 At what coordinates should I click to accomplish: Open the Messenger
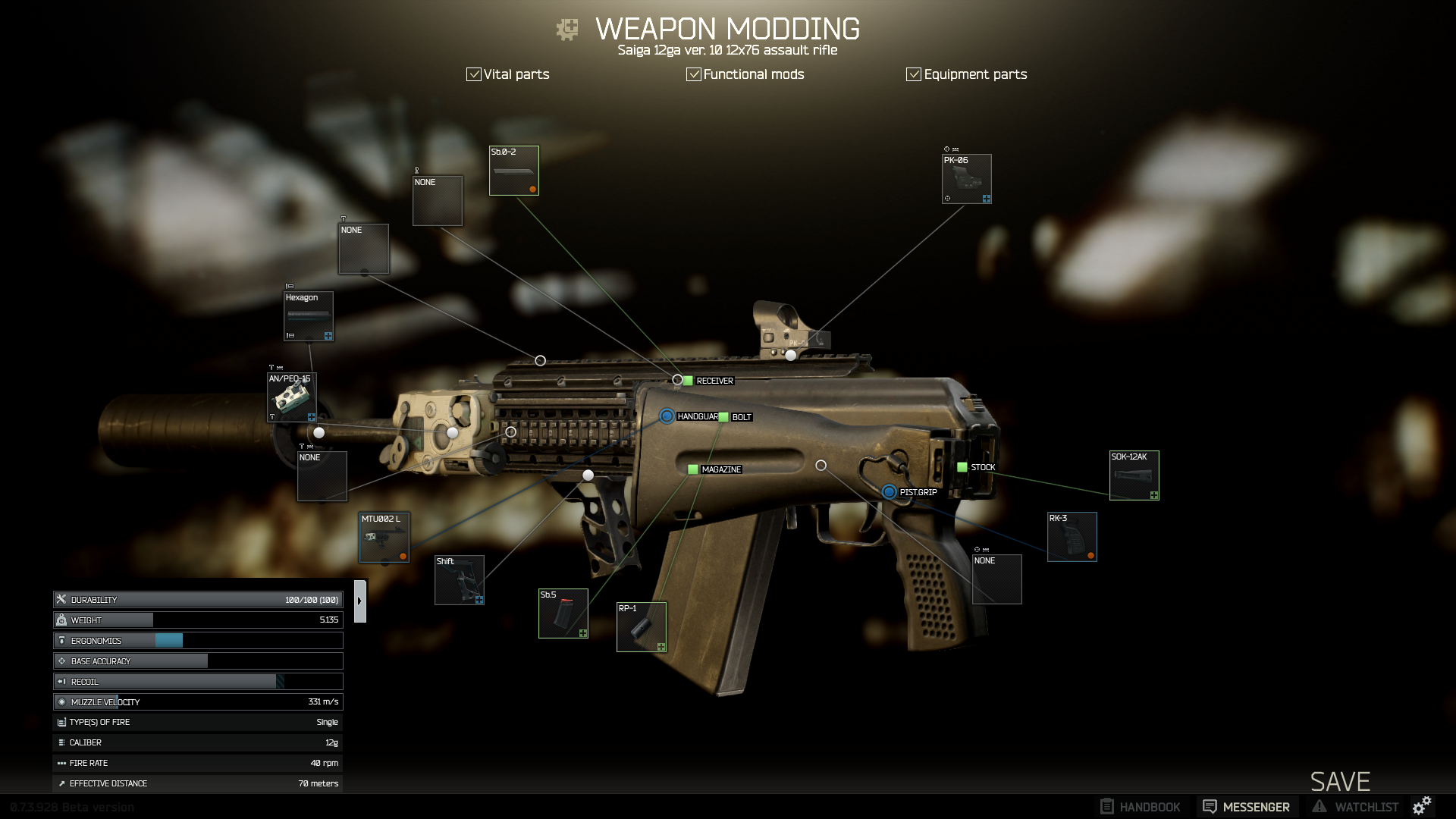1247,807
